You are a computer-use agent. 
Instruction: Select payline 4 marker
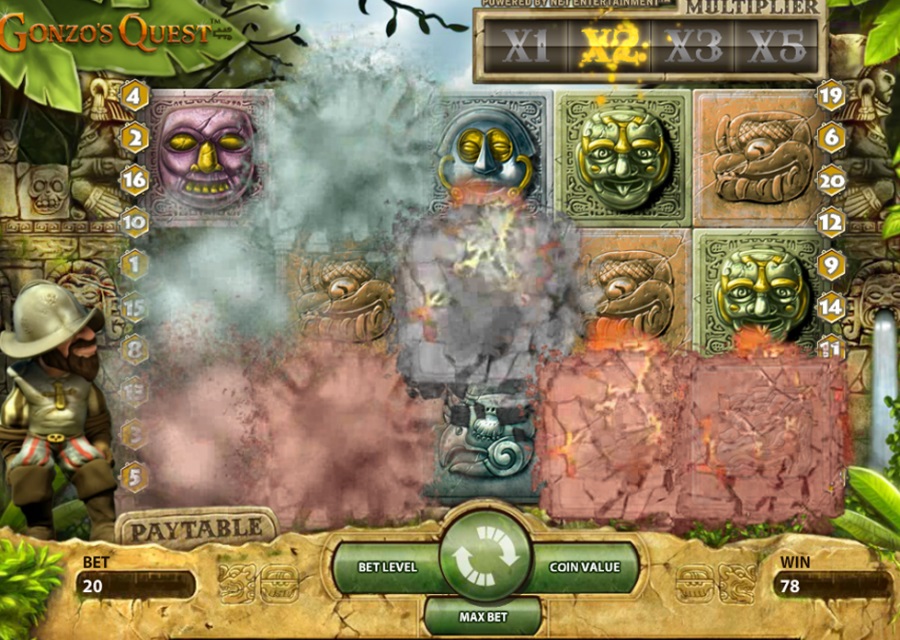(135, 97)
